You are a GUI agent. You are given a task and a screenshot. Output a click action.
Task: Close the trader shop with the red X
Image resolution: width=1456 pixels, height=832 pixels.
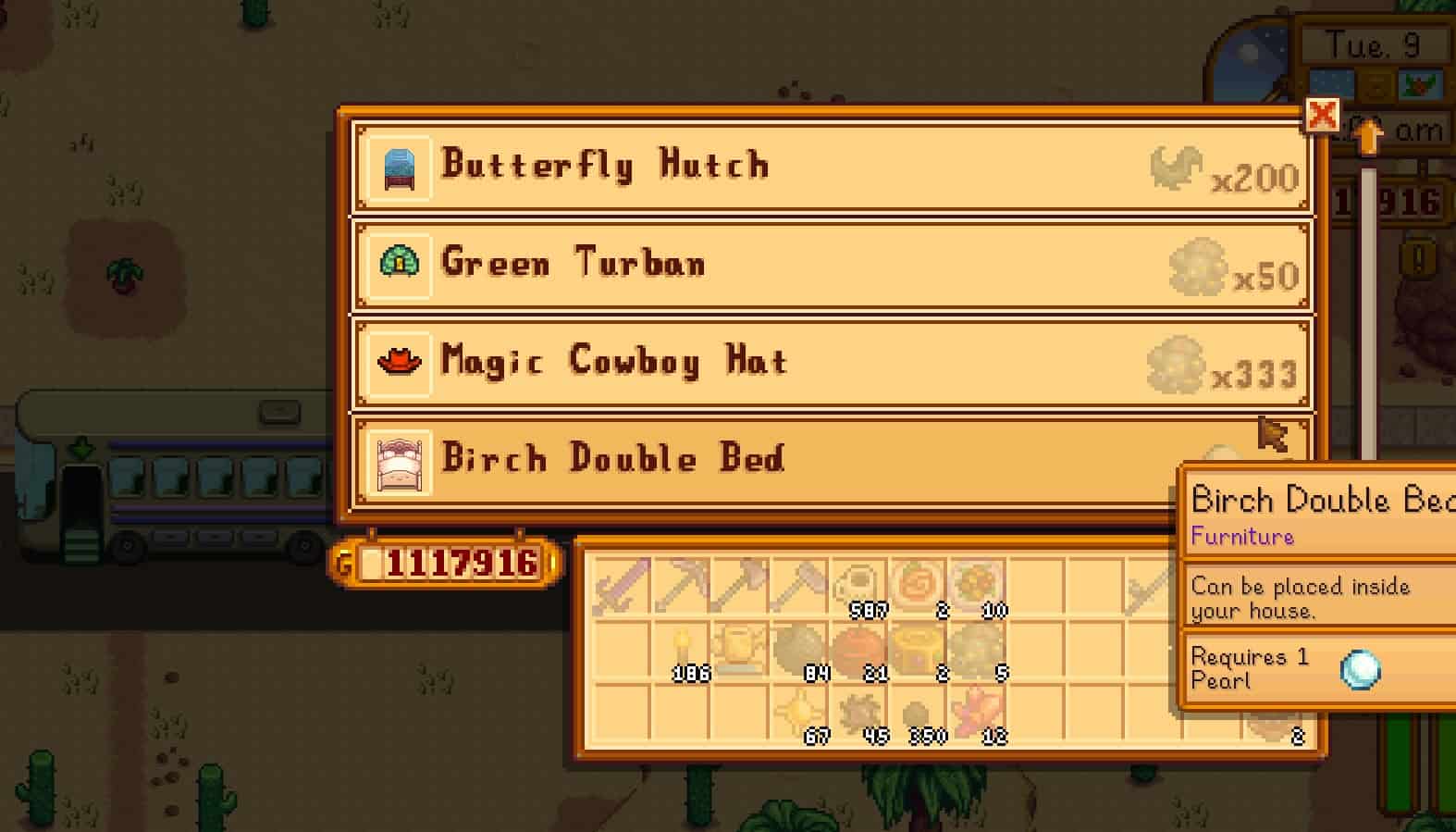tap(1323, 116)
